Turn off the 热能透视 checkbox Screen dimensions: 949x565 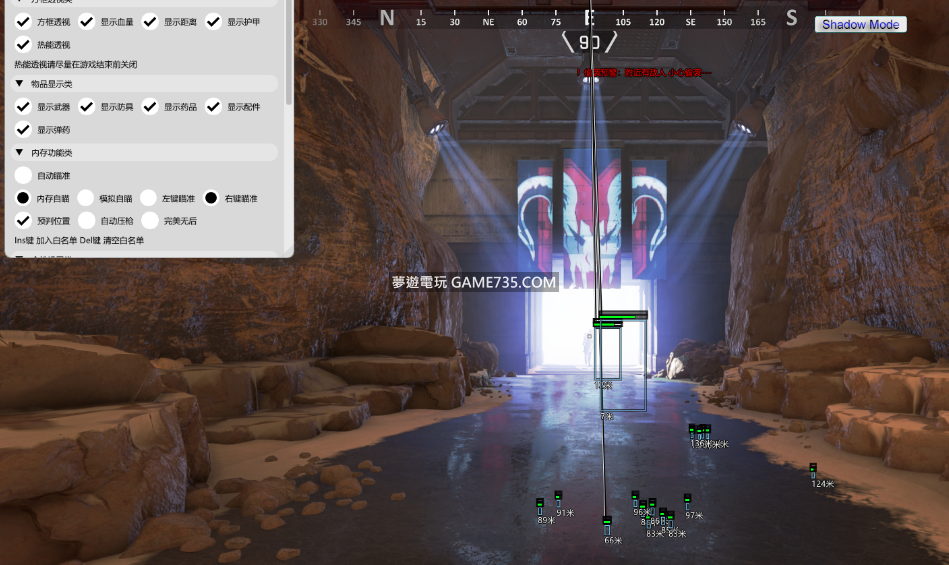coord(23,44)
